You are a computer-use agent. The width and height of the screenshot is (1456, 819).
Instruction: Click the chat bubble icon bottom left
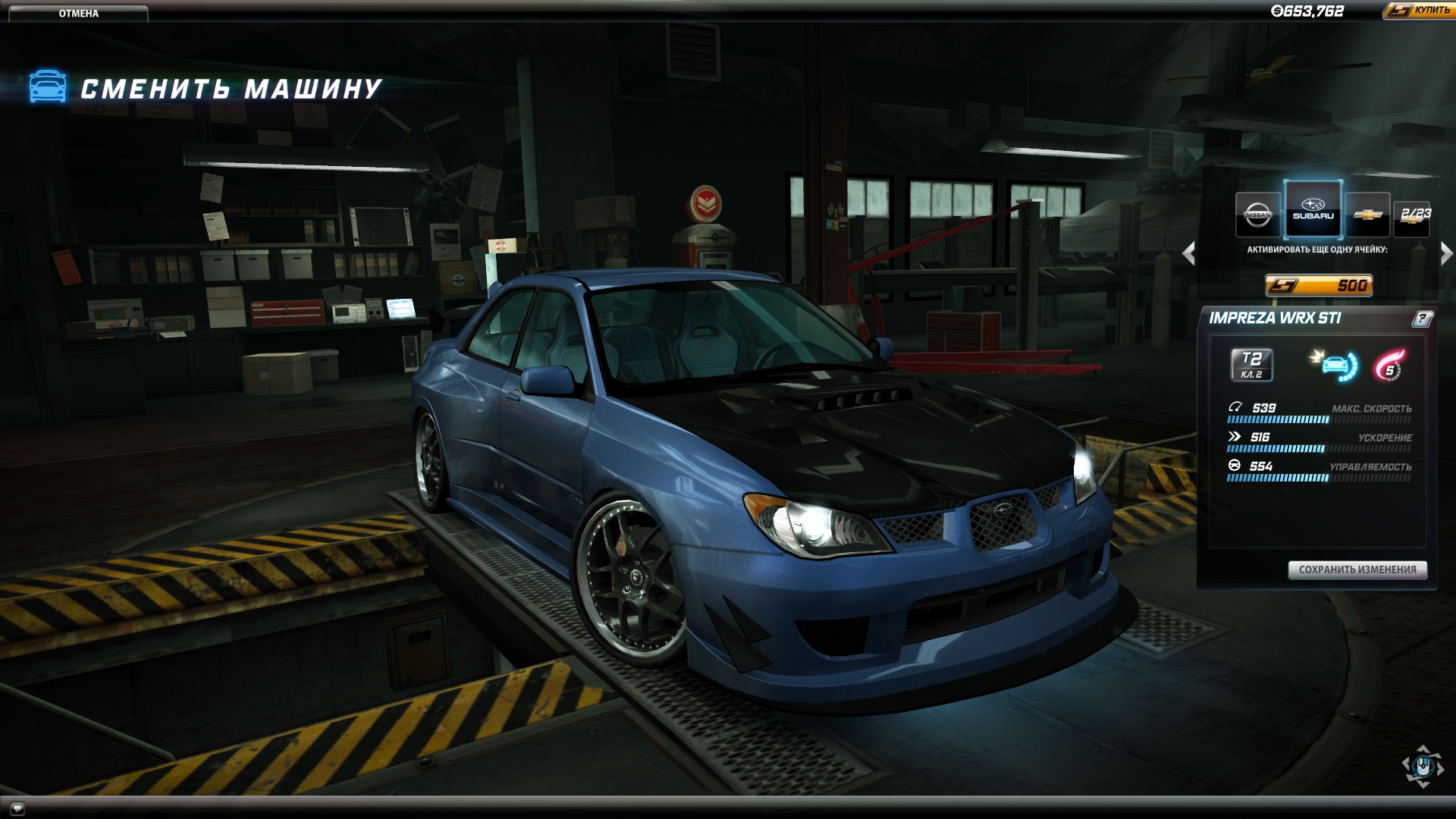[x=17, y=807]
